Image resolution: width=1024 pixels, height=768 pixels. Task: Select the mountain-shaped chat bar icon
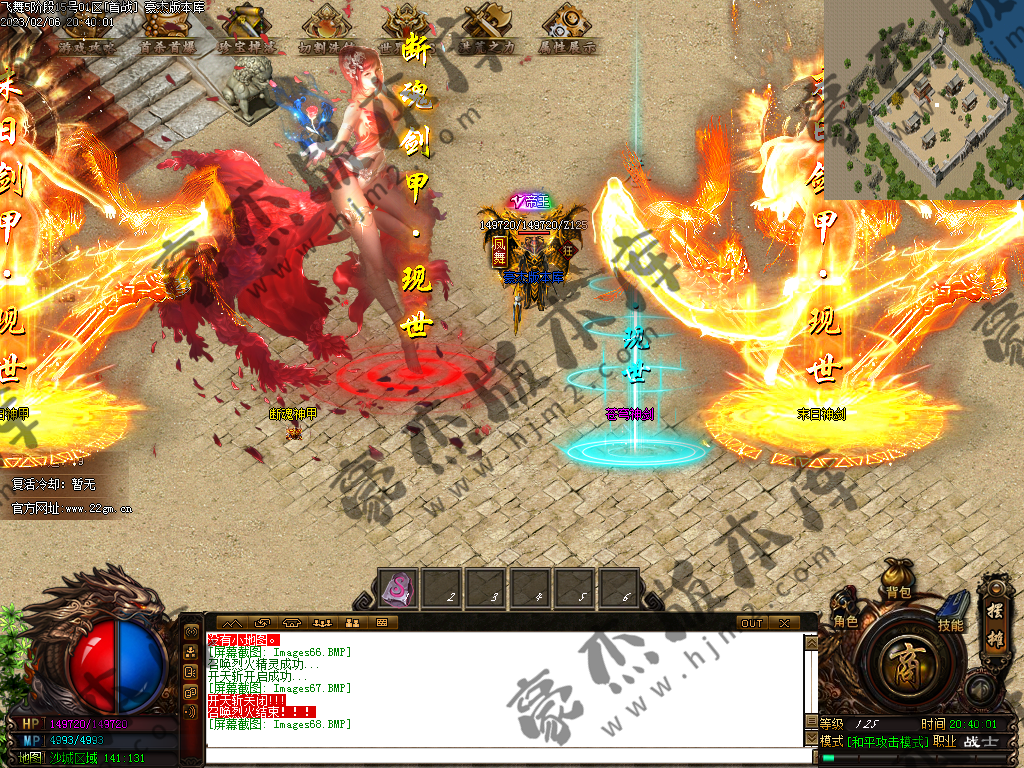[x=232, y=623]
